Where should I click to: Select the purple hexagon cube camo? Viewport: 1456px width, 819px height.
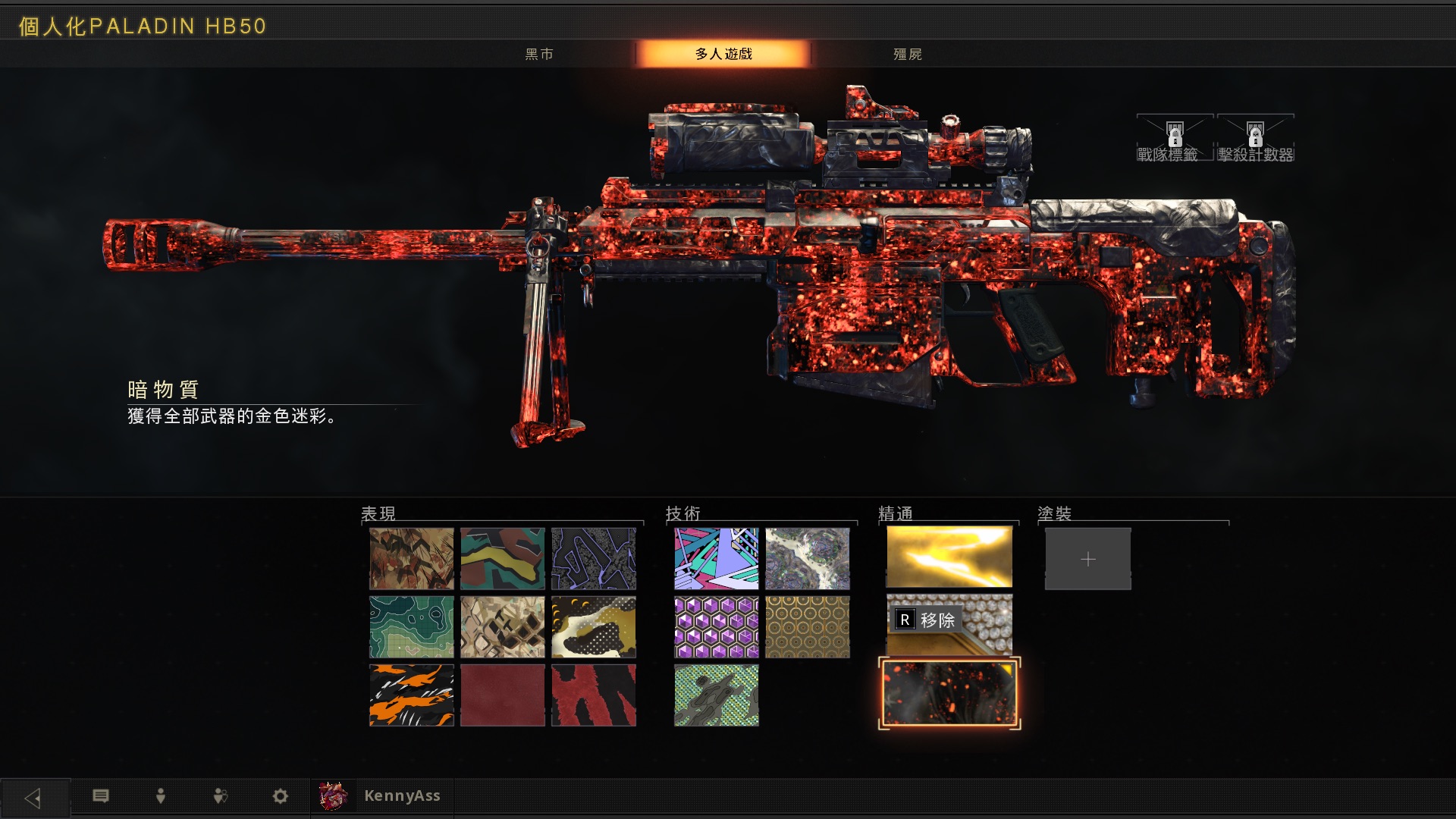[716, 627]
